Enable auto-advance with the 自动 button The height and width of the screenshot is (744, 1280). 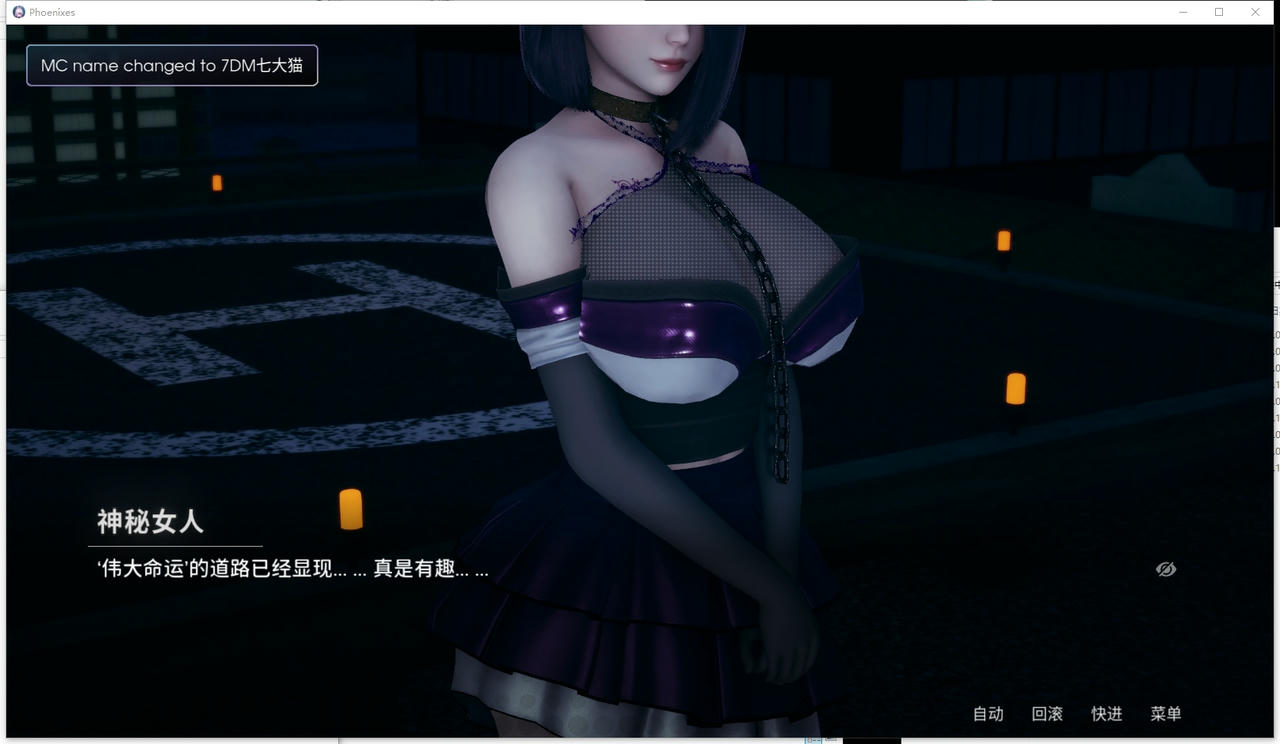pyautogui.click(x=987, y=714)
